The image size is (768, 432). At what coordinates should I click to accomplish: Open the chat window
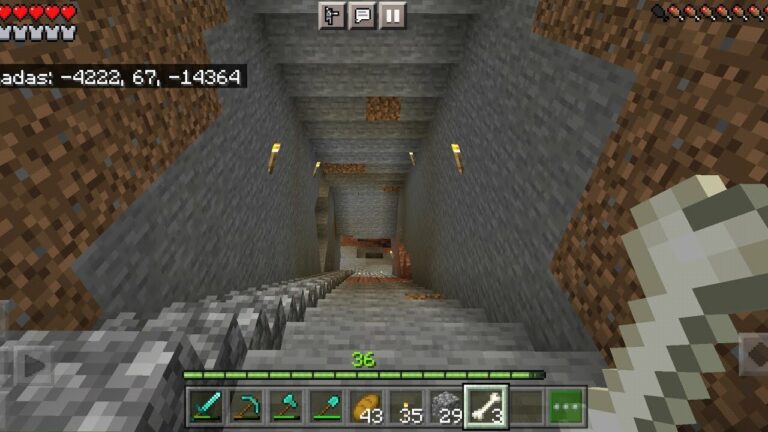click(362, 16)
